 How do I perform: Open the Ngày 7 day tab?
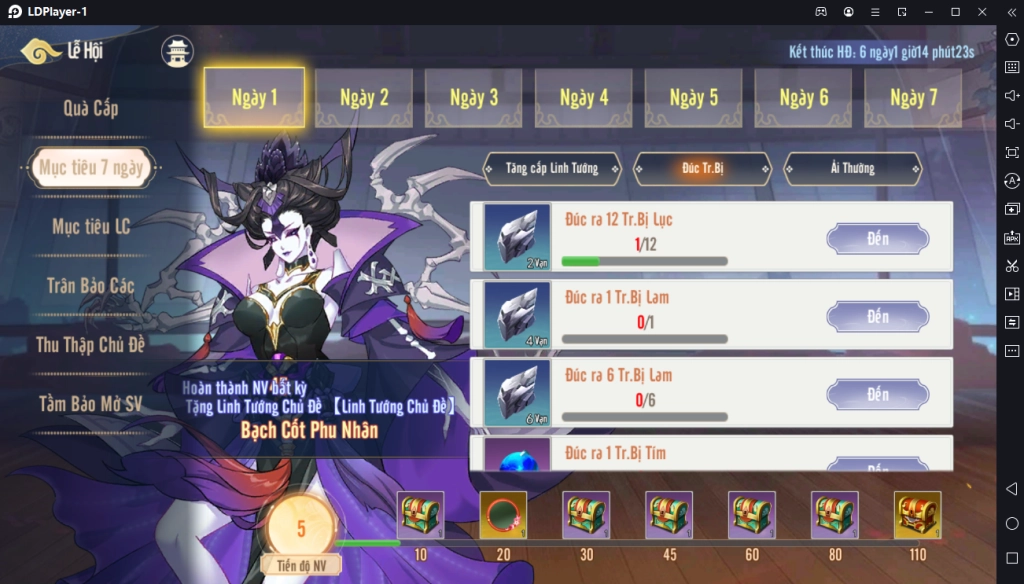point(913,98)
